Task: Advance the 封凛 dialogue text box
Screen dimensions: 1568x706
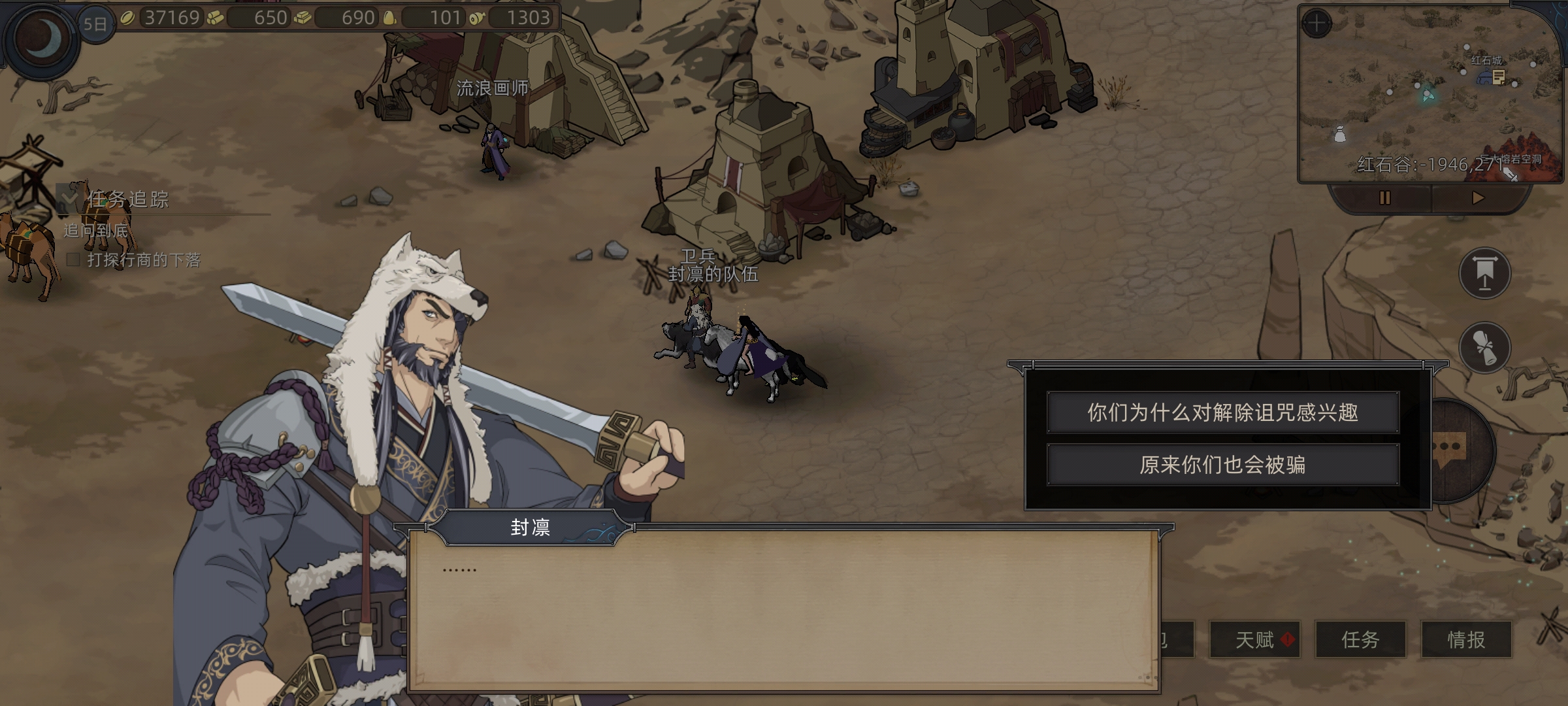Action: [784, 611]
